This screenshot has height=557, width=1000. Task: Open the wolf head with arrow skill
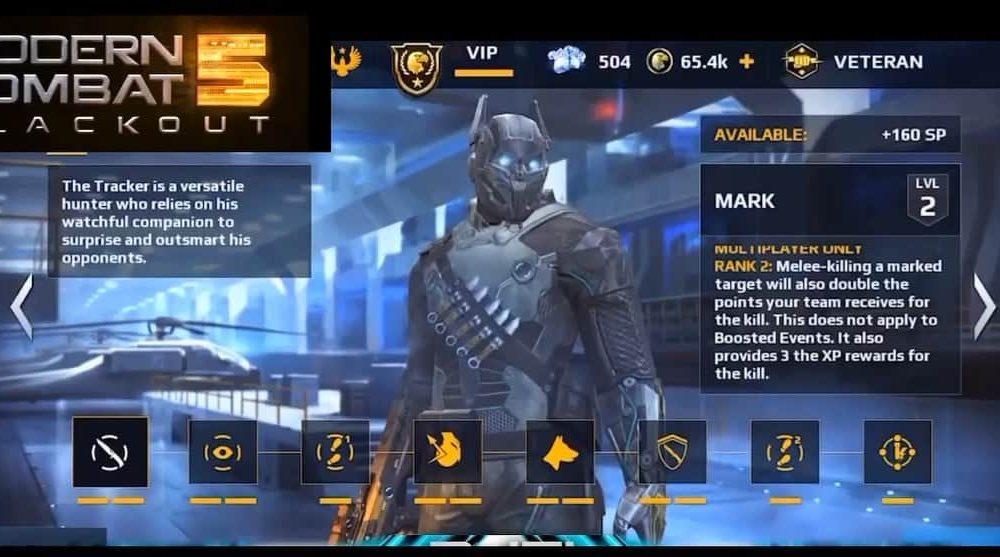[x=447, y=452]
